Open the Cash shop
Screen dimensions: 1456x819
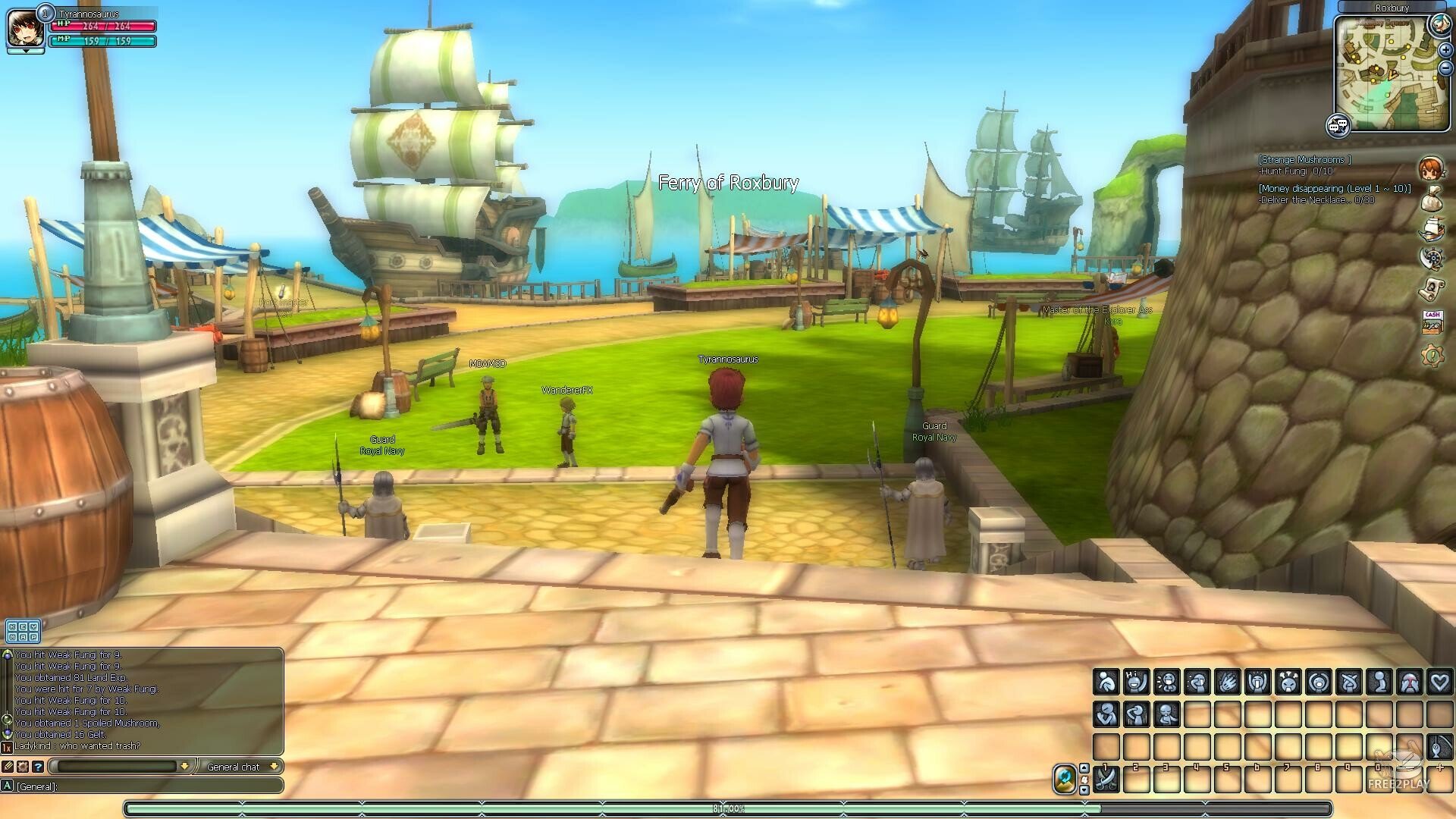coord(1432,321)
